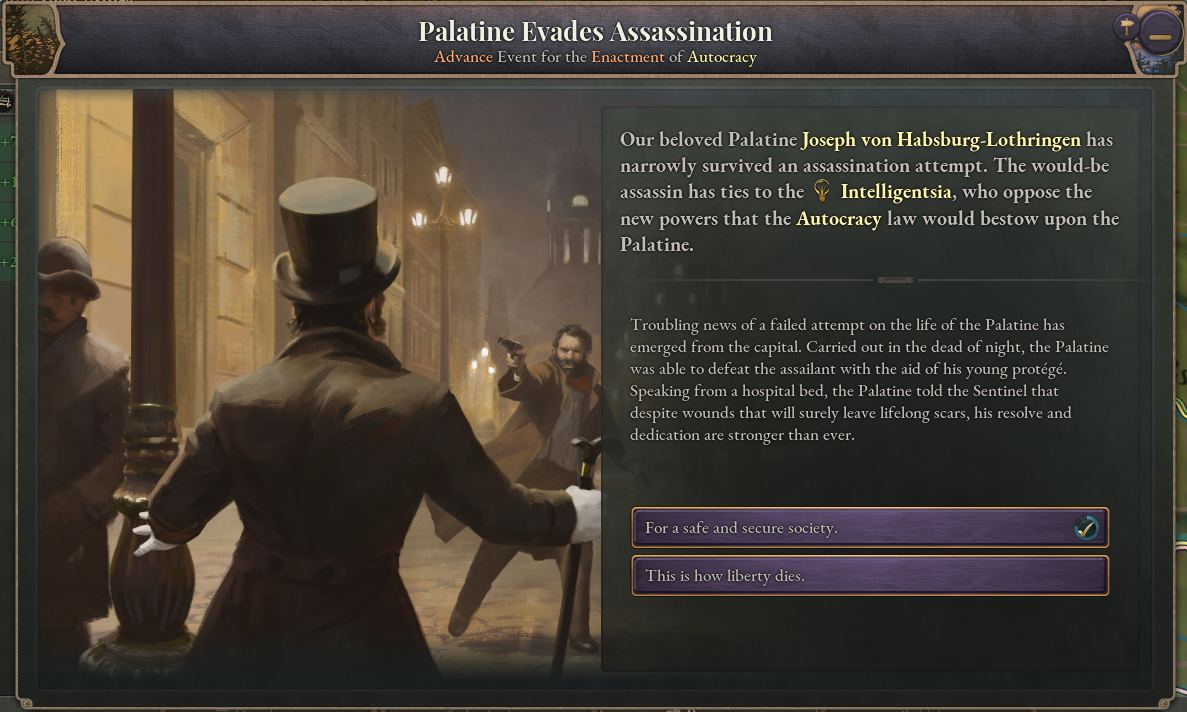Image resolution: width=1187 pixels, height=712 pixels.
Task: Click the signpost icon in header
Action: (x=1127, y=27)
